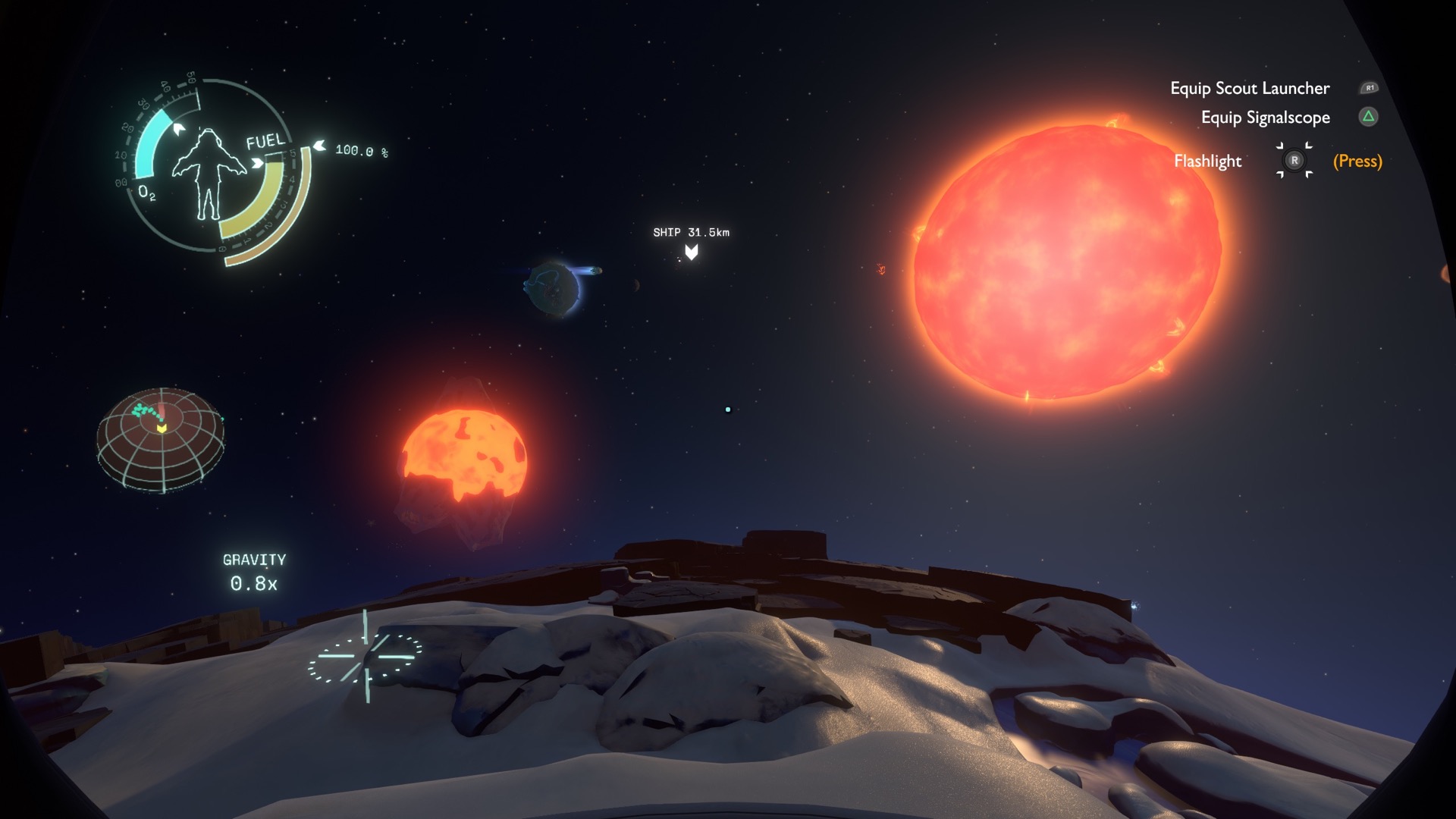
Task: Toggle the Flashlight prompt label
Action: point(1207,162)
